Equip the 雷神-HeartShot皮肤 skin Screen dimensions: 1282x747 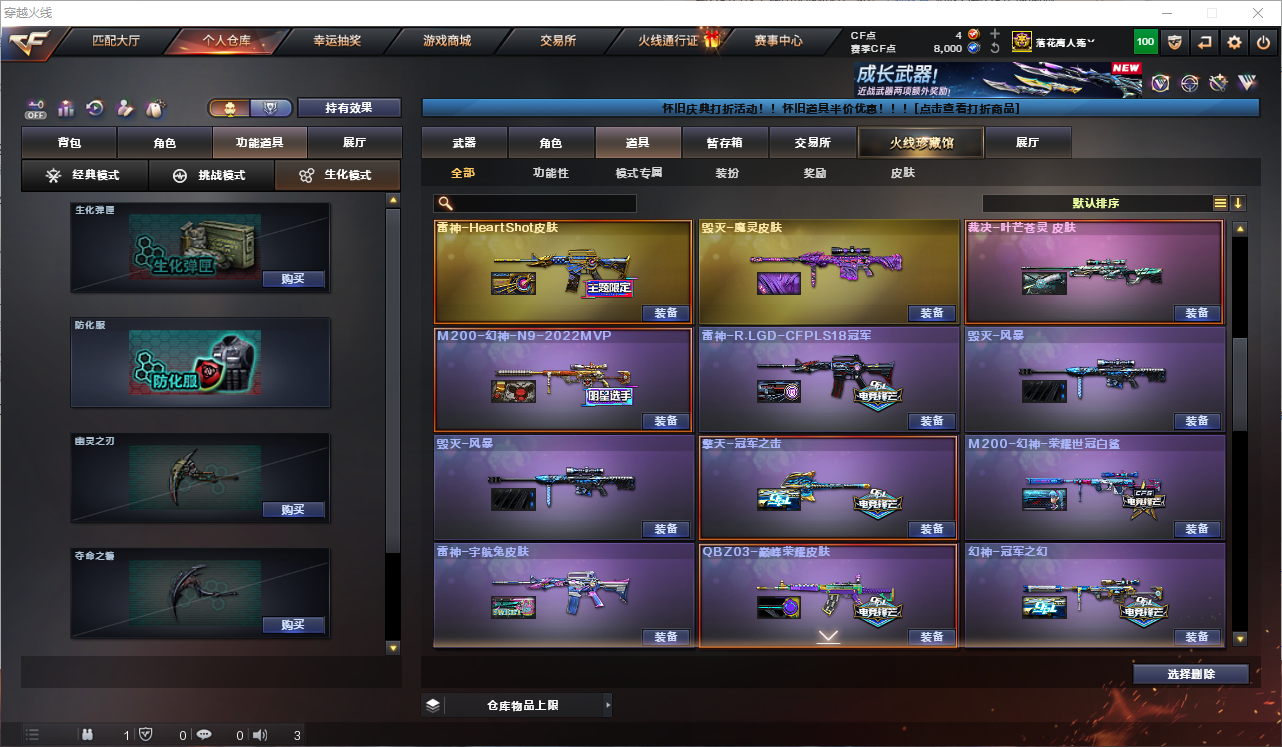point(666,313)
